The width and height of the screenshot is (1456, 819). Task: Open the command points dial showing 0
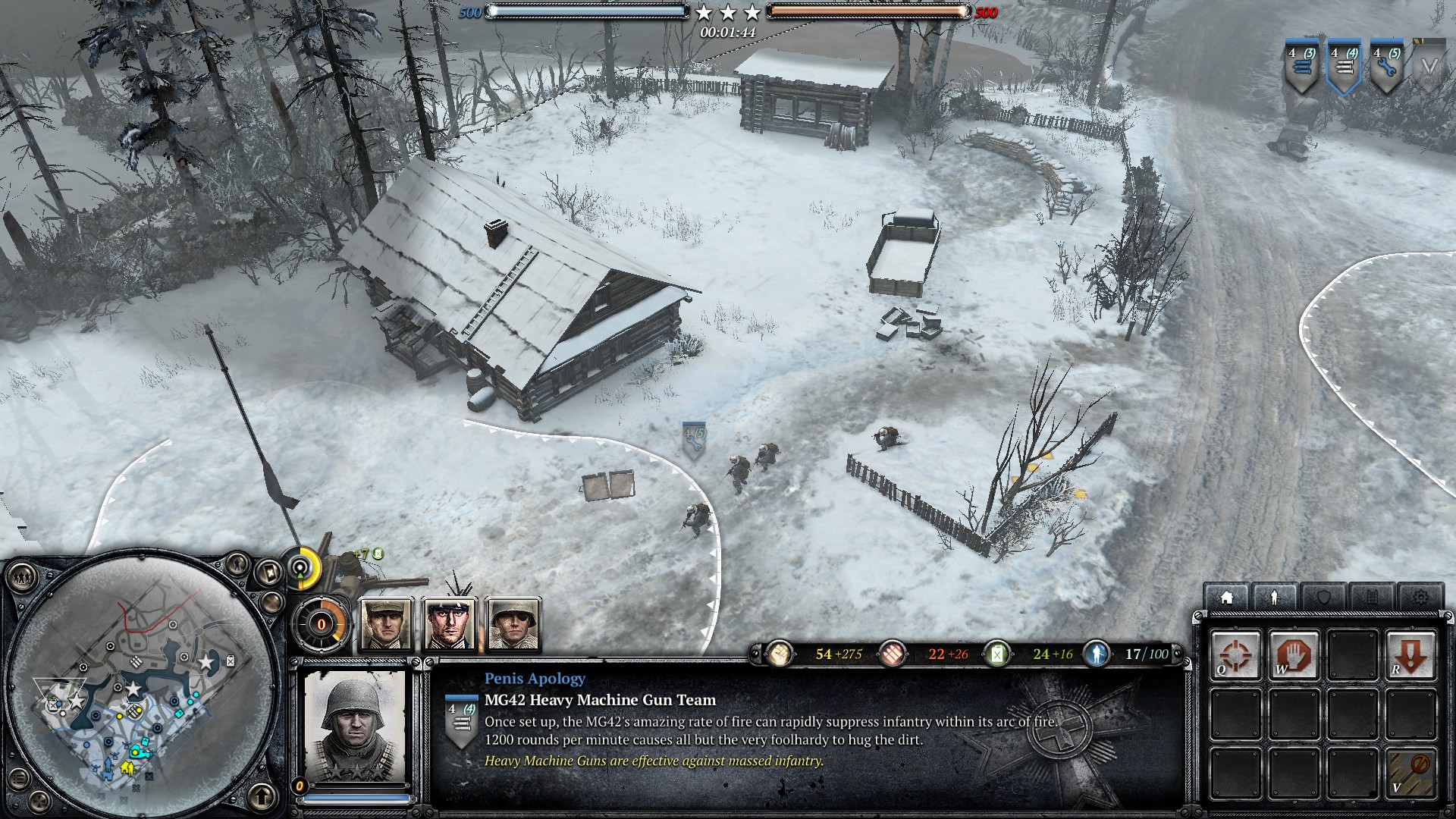coord(321,625)
